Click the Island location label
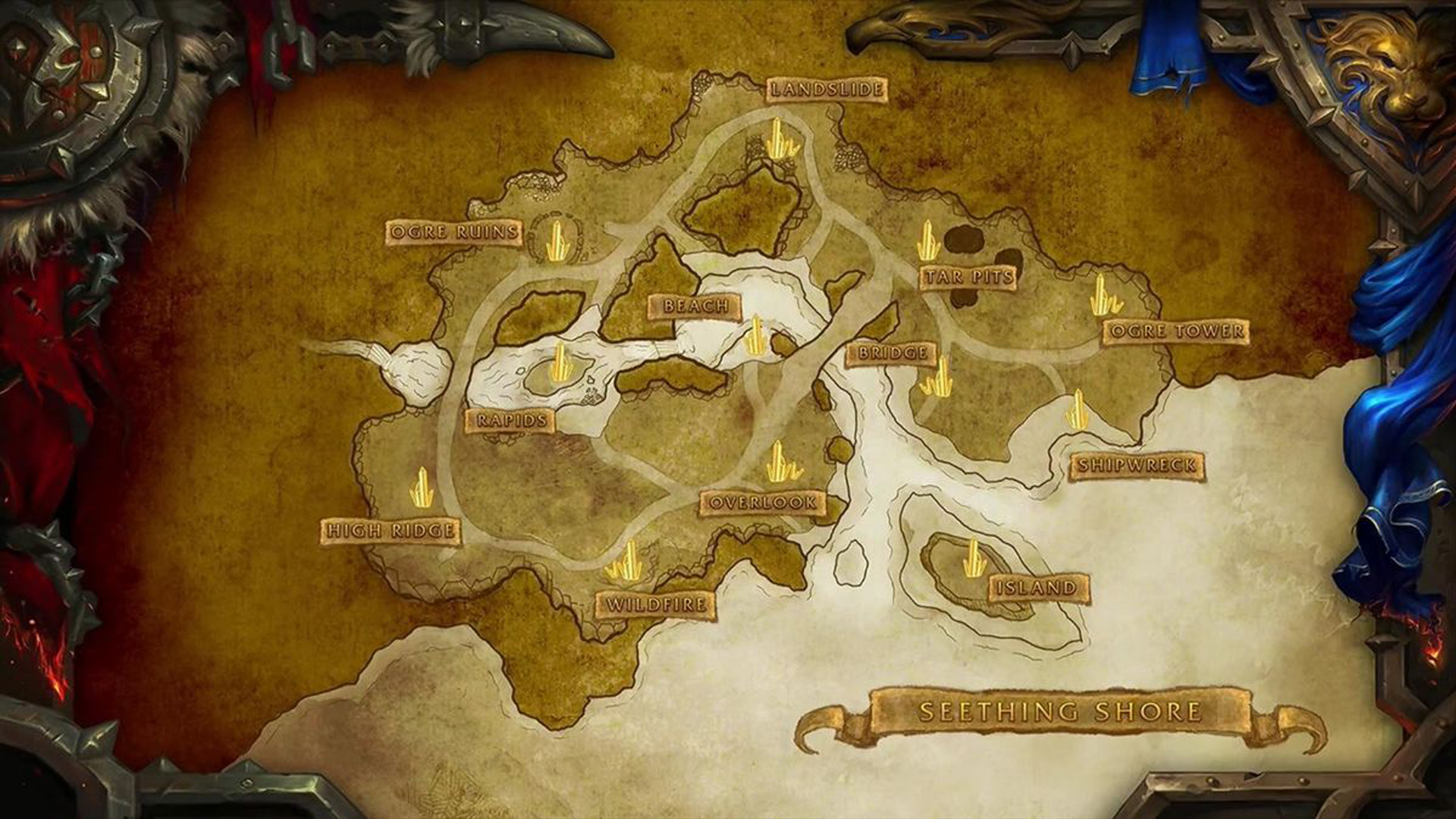The image size is (1456, 819). point(1037,585)
